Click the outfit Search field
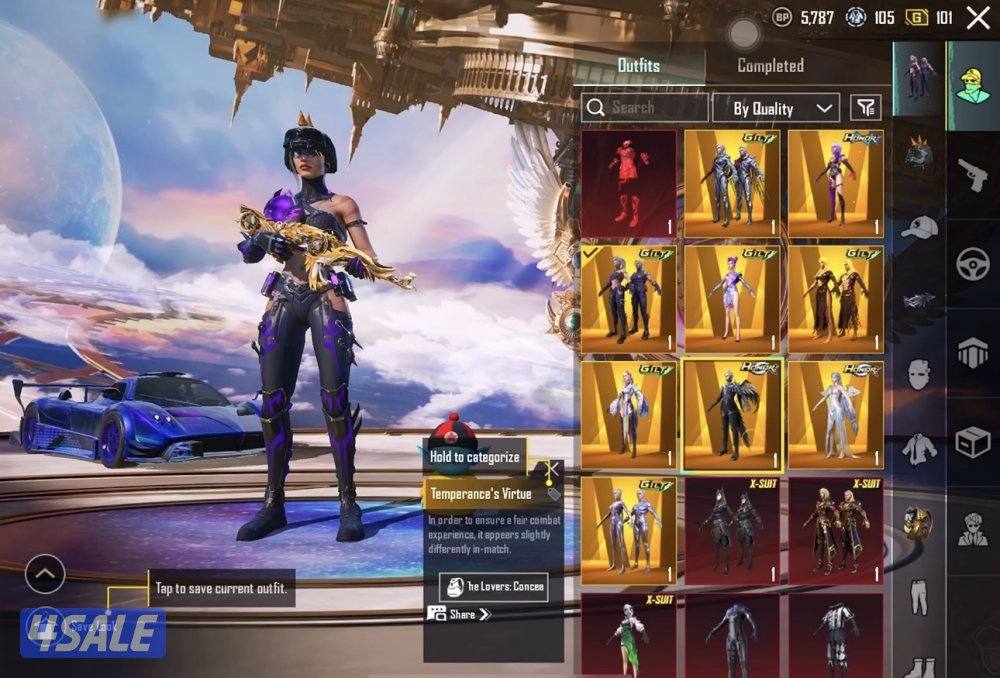Viewport: 1000px width, 678px height. pyautogui.click(x=645, y=108)
